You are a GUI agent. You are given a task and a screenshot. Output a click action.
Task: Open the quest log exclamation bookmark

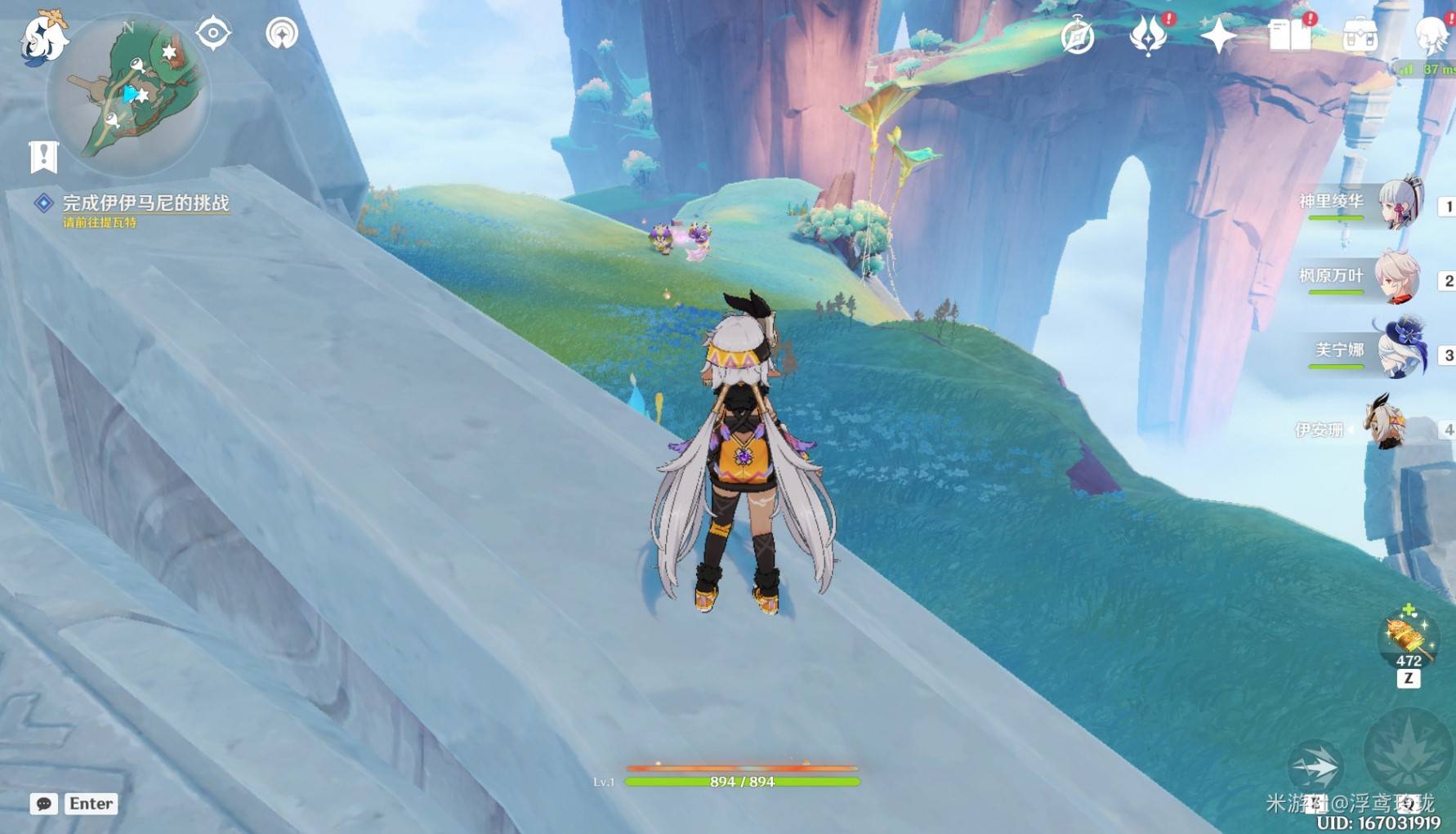click(x=44, y=156)
